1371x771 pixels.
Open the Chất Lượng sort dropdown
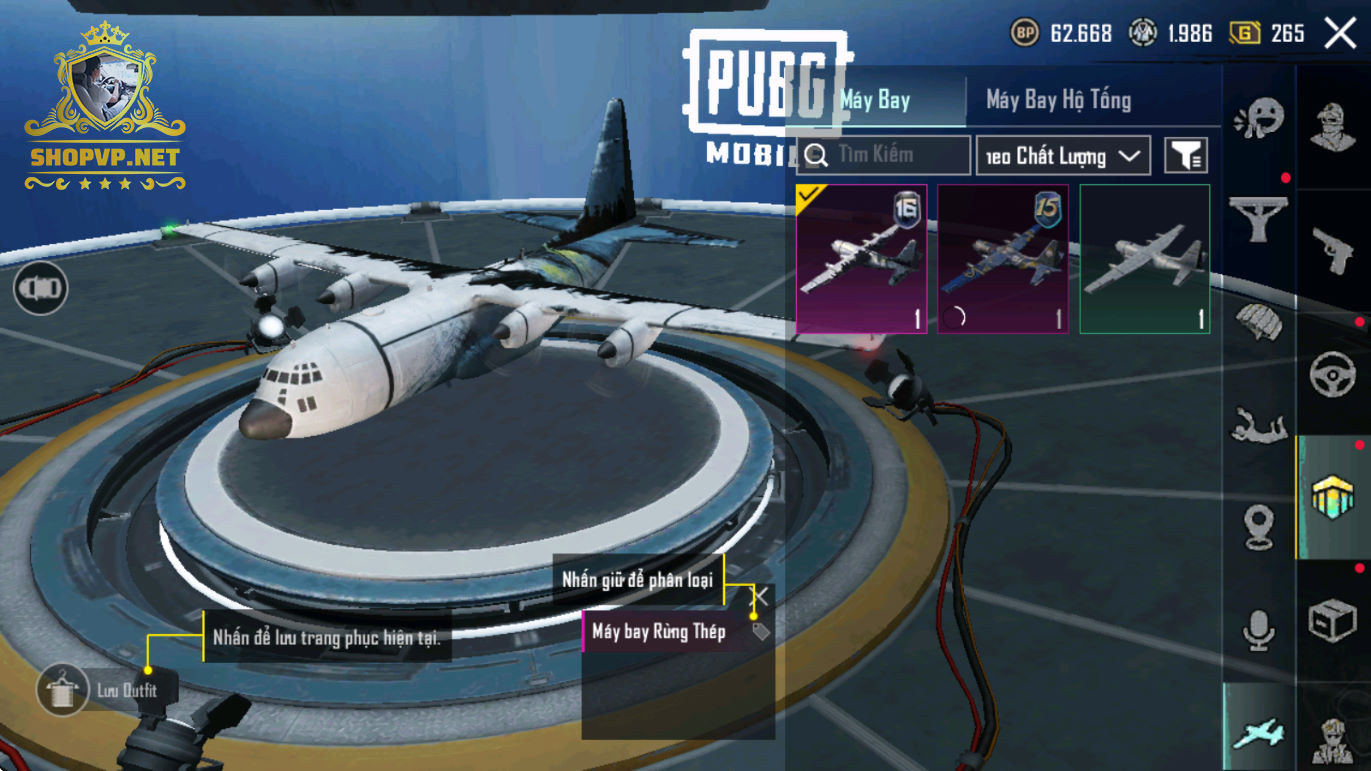pyautogui.click(x=1063, y=156)
